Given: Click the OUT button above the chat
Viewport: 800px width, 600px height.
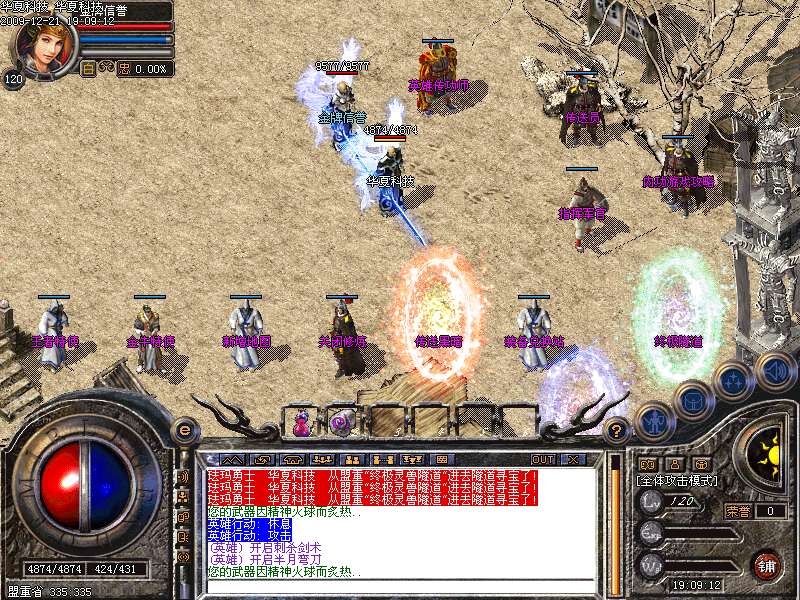Looking at the screenshot, I should pos(543,459).
